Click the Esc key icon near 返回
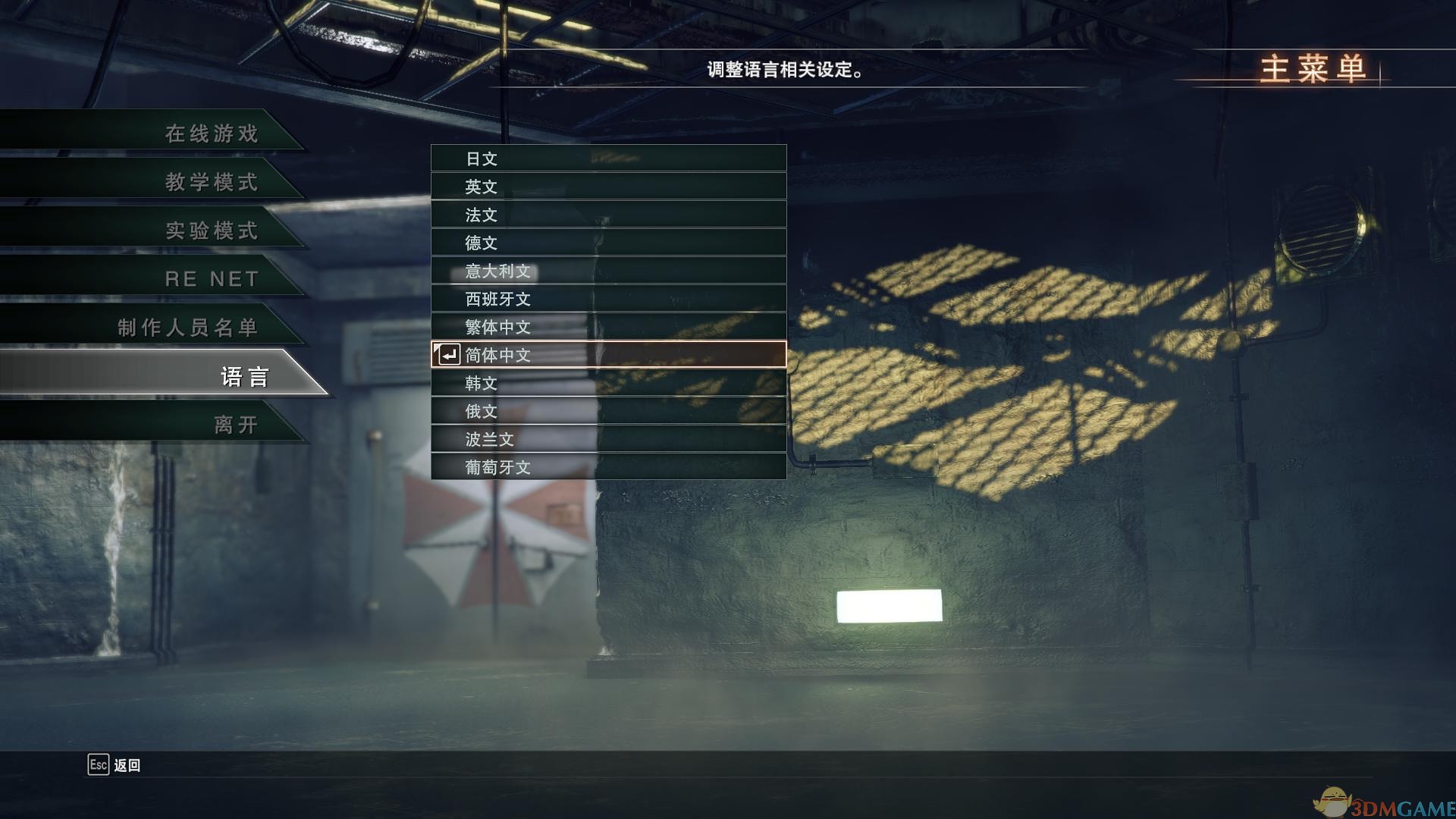1456x819 pixels. pyautogui.click(x=97, y=766)
